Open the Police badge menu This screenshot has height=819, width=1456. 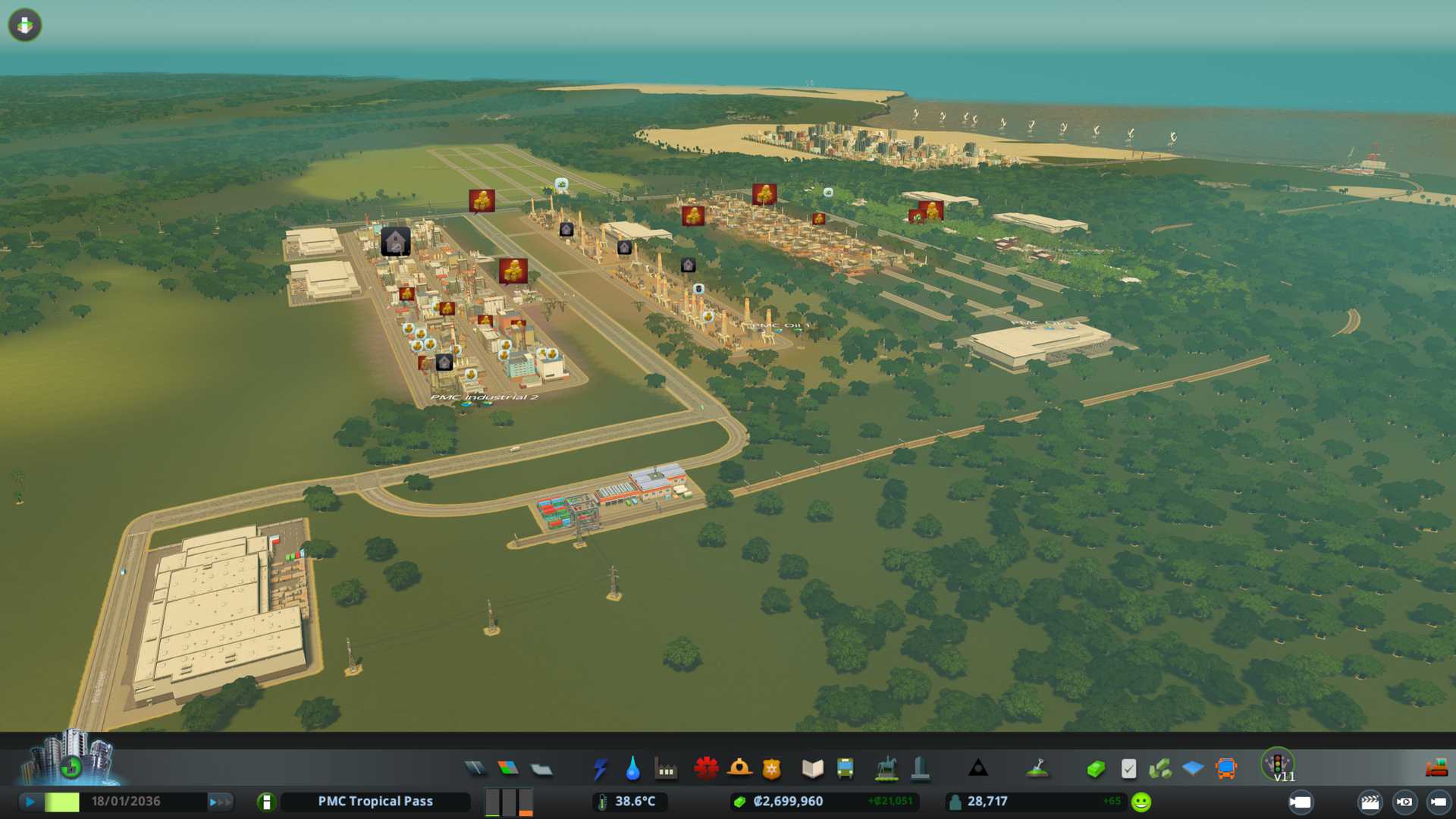click(x=771, y=770)
